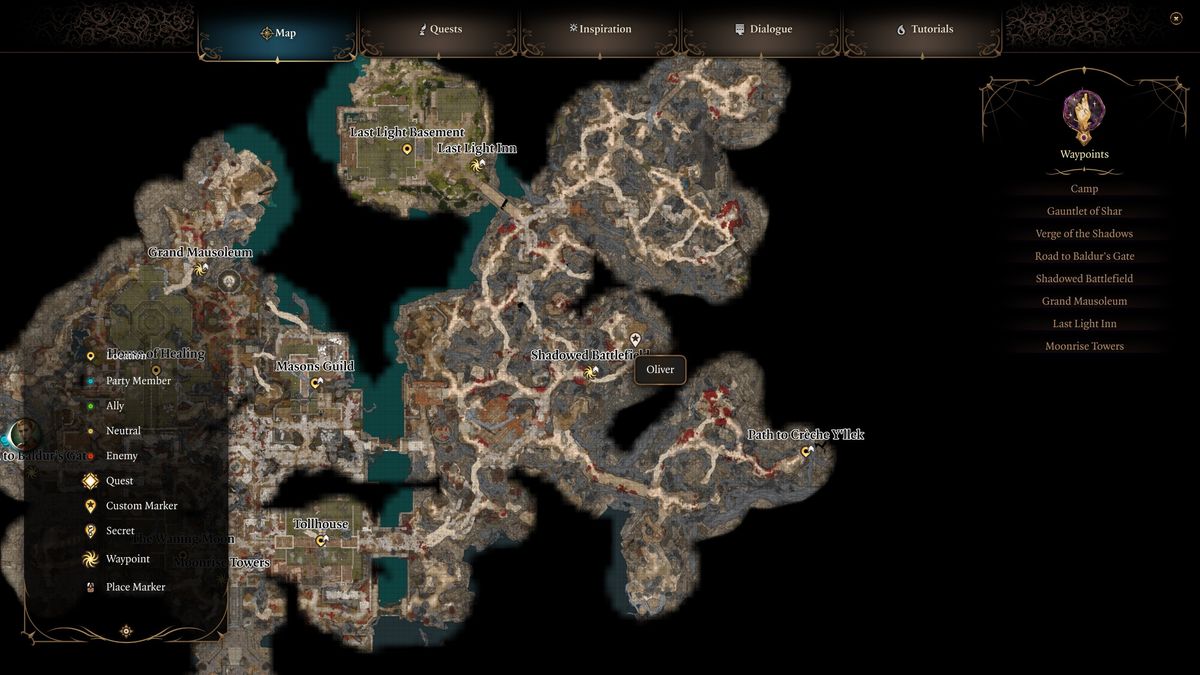Travel to Moonrise Towers via the waypoint list
Image resolution: width=1200 pixels, height=675 pixels.
point(1084,346)
